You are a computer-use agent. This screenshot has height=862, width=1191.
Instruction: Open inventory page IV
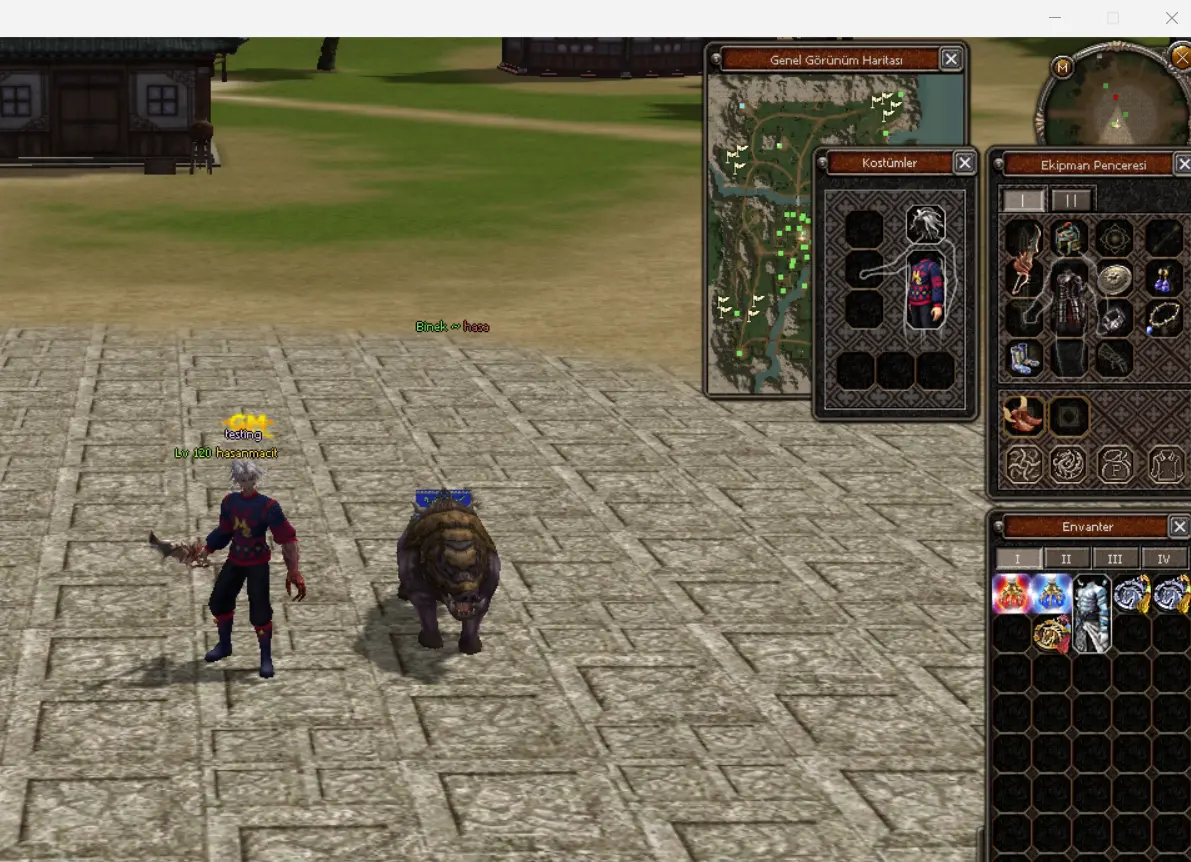1163,559
